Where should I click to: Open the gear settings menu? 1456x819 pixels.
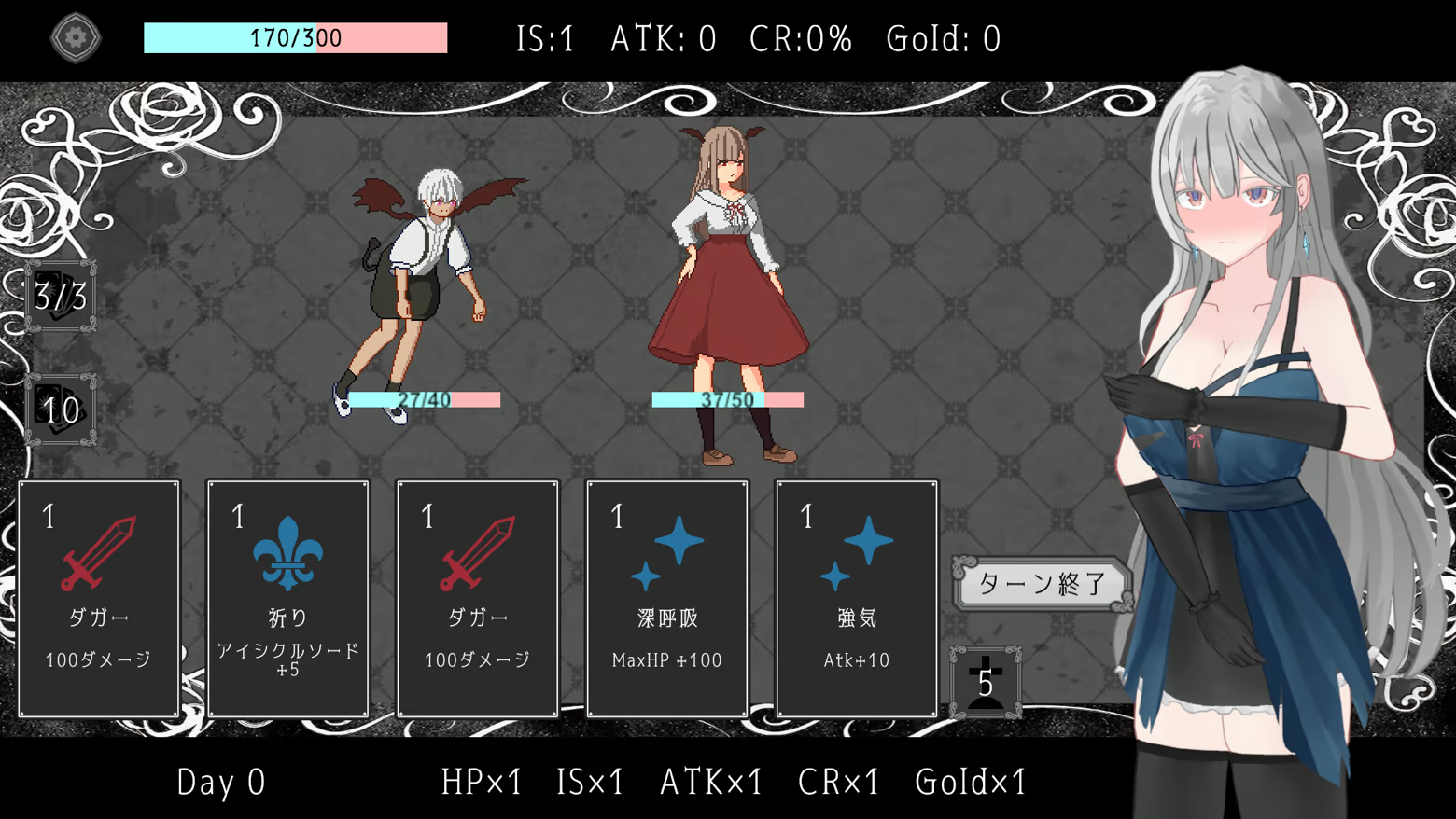click(76, 38)
